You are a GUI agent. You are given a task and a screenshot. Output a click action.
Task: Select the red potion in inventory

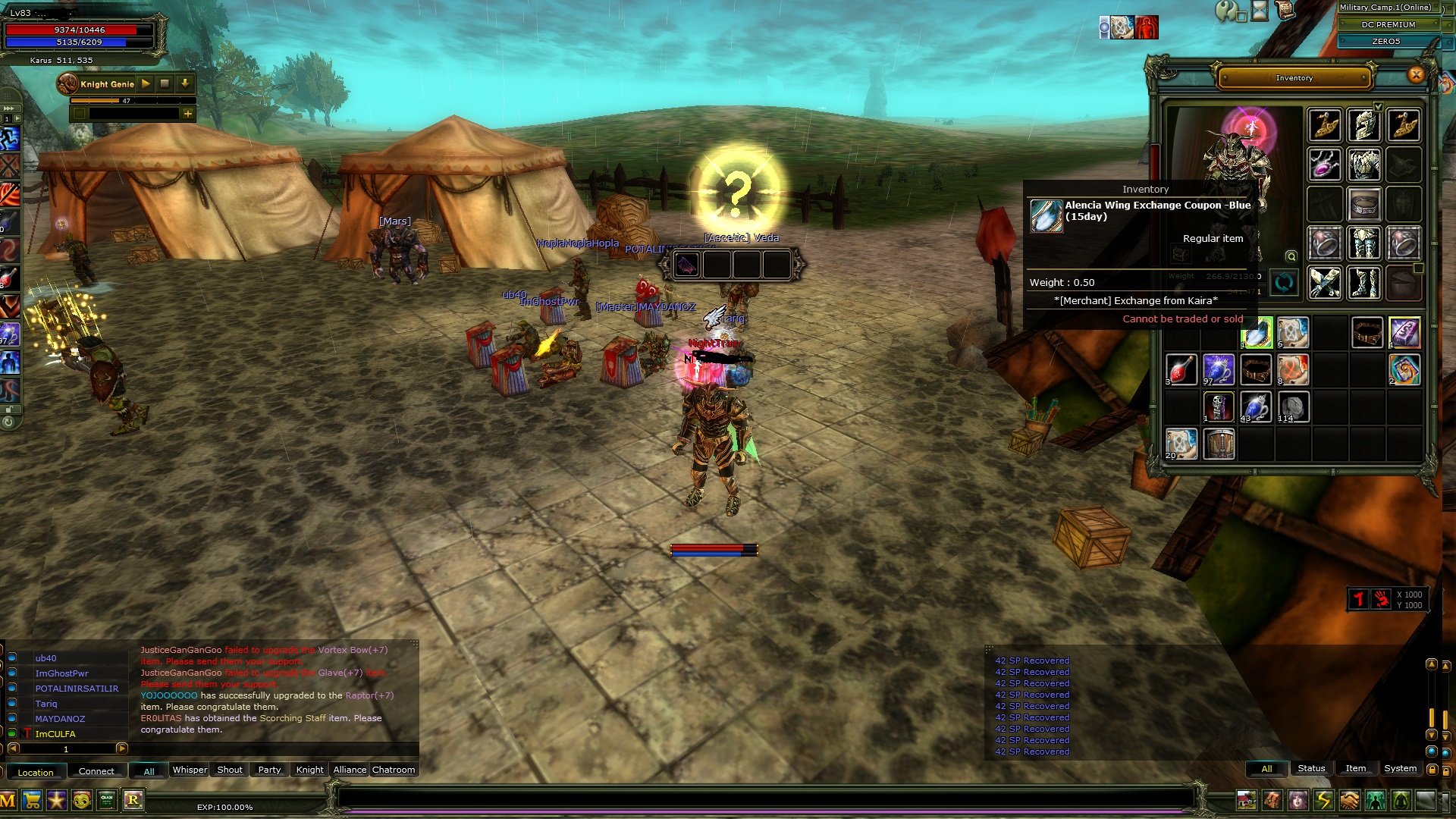point(1181,371)
